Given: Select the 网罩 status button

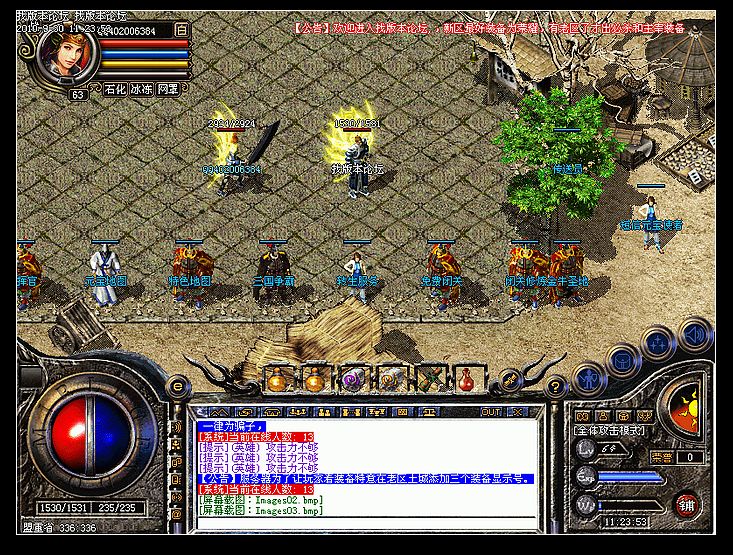Looking at the screenshot, I should pos(167,90).
